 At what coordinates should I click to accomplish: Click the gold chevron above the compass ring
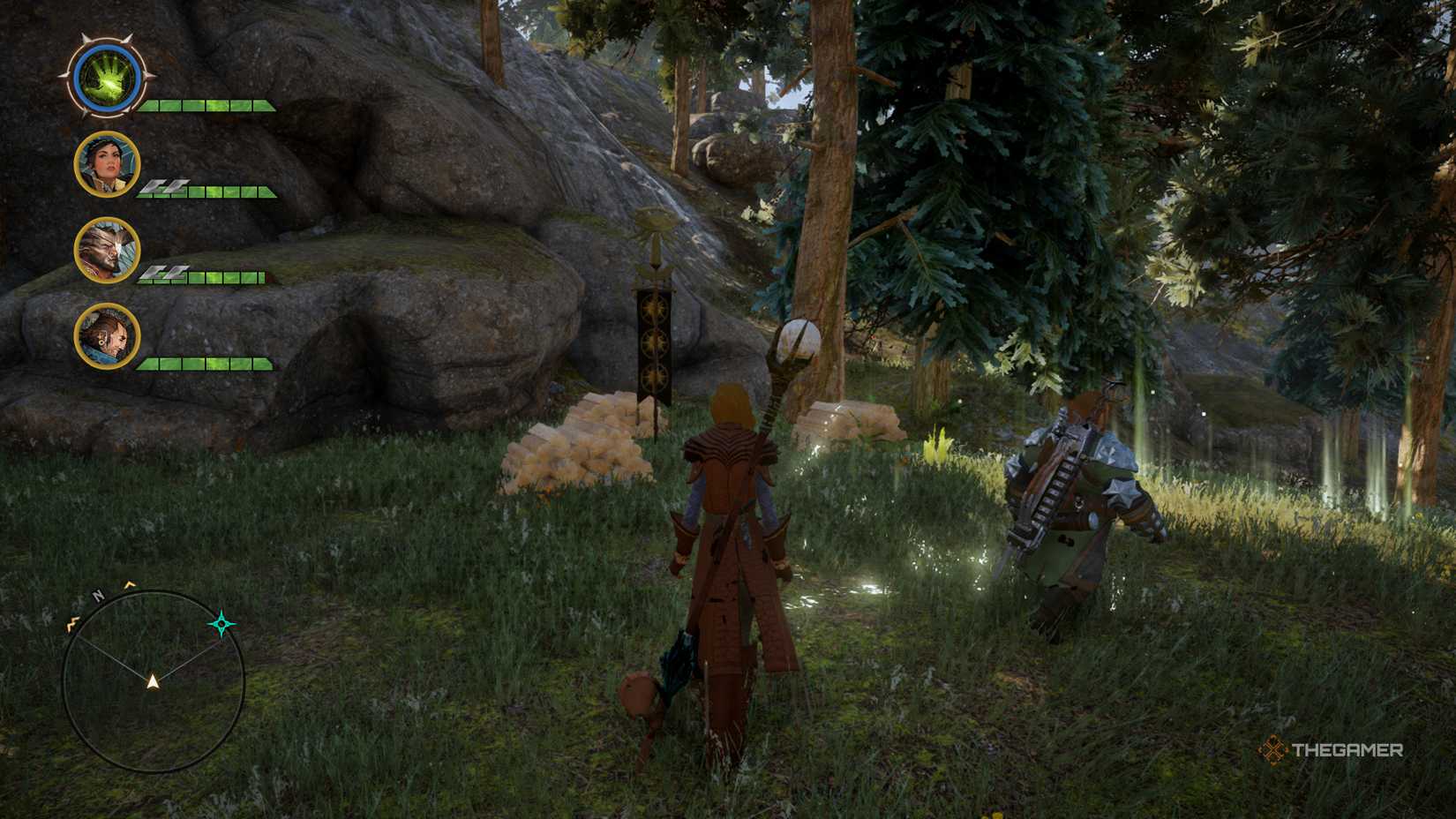(129, 584)
